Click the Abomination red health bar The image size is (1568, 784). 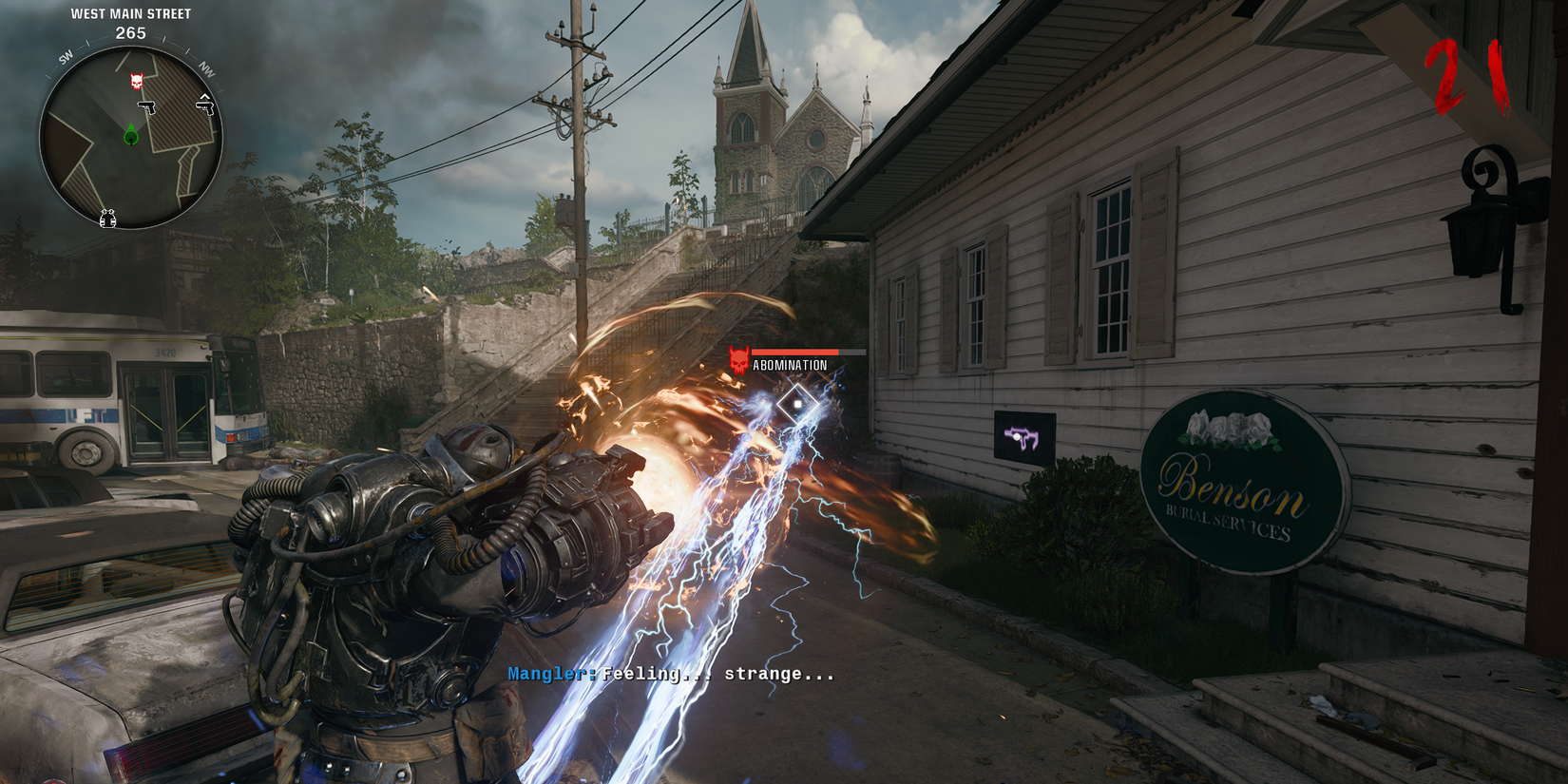(796, 352)
